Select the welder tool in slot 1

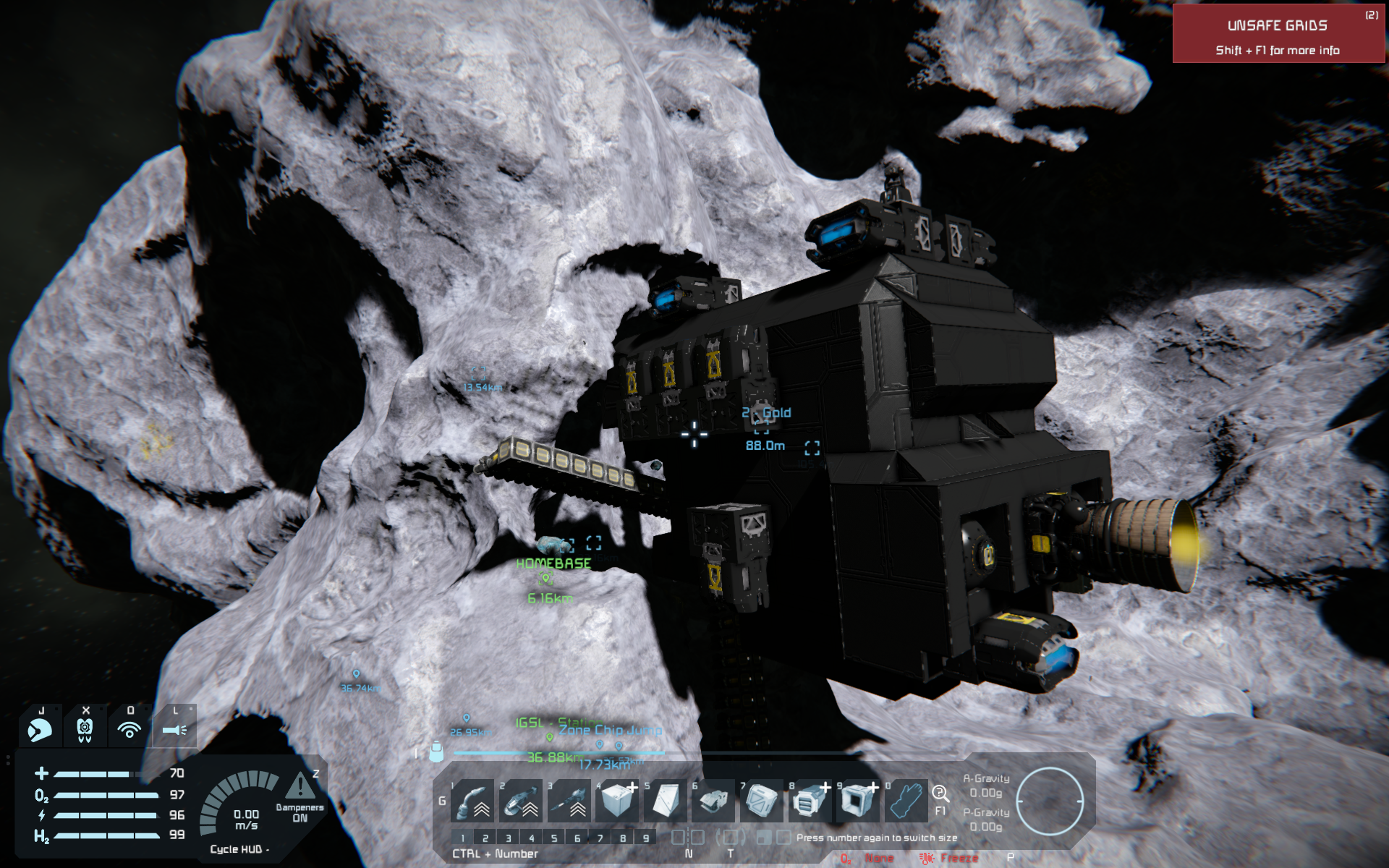[472, 801]
